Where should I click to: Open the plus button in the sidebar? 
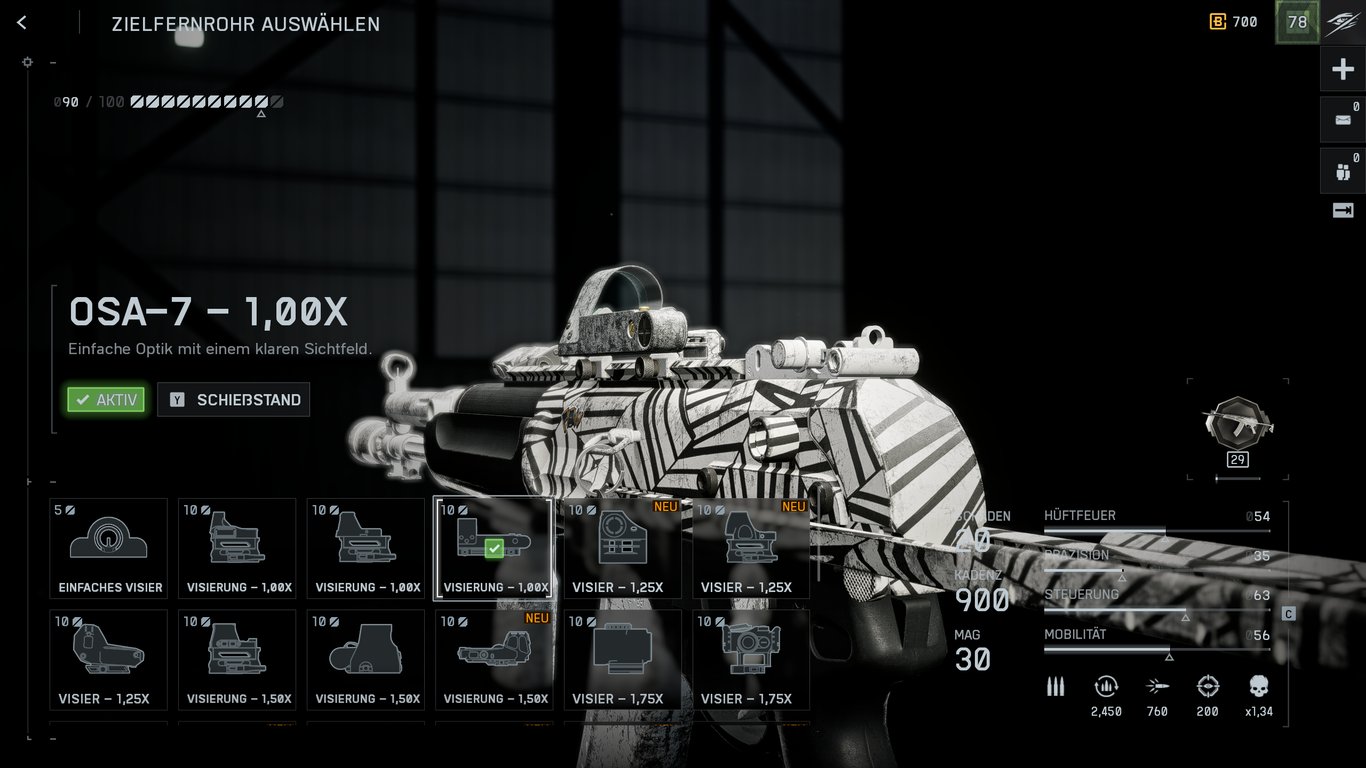tap(1343, 69)
